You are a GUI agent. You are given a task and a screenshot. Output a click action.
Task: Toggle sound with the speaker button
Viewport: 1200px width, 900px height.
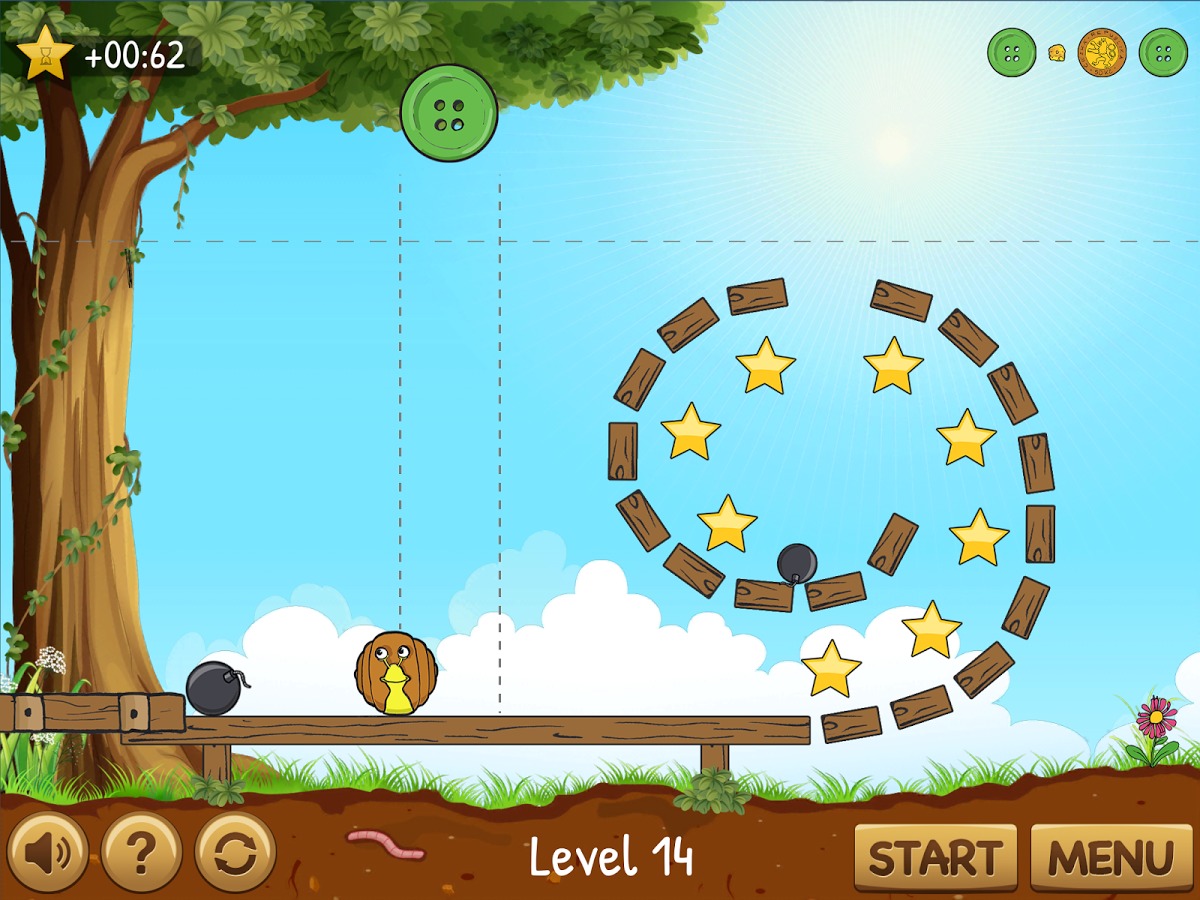[x=47, y=853]
